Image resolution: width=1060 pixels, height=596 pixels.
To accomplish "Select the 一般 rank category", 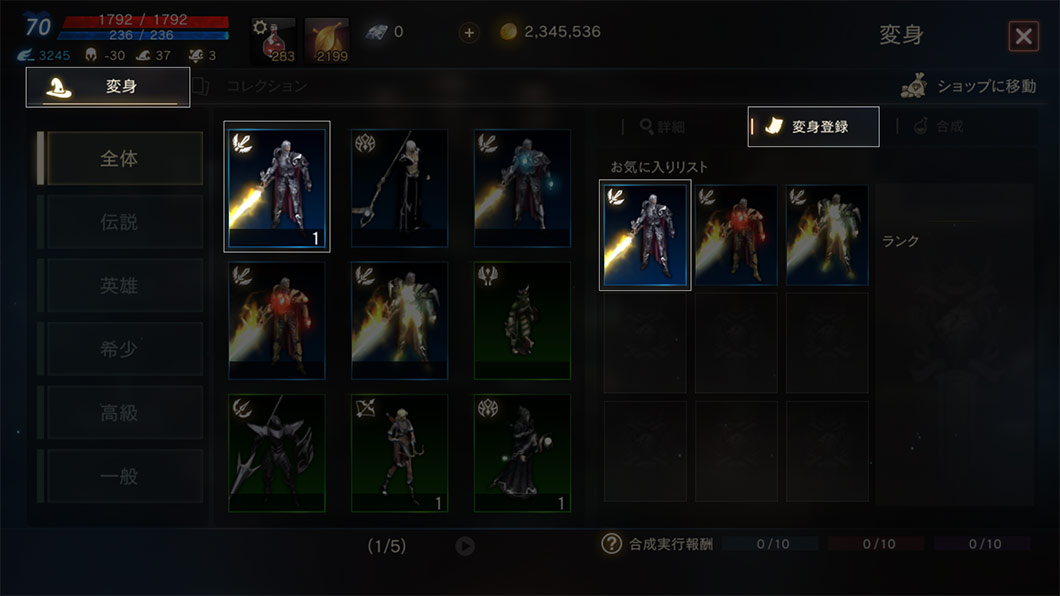I will (x=120, y=476).
